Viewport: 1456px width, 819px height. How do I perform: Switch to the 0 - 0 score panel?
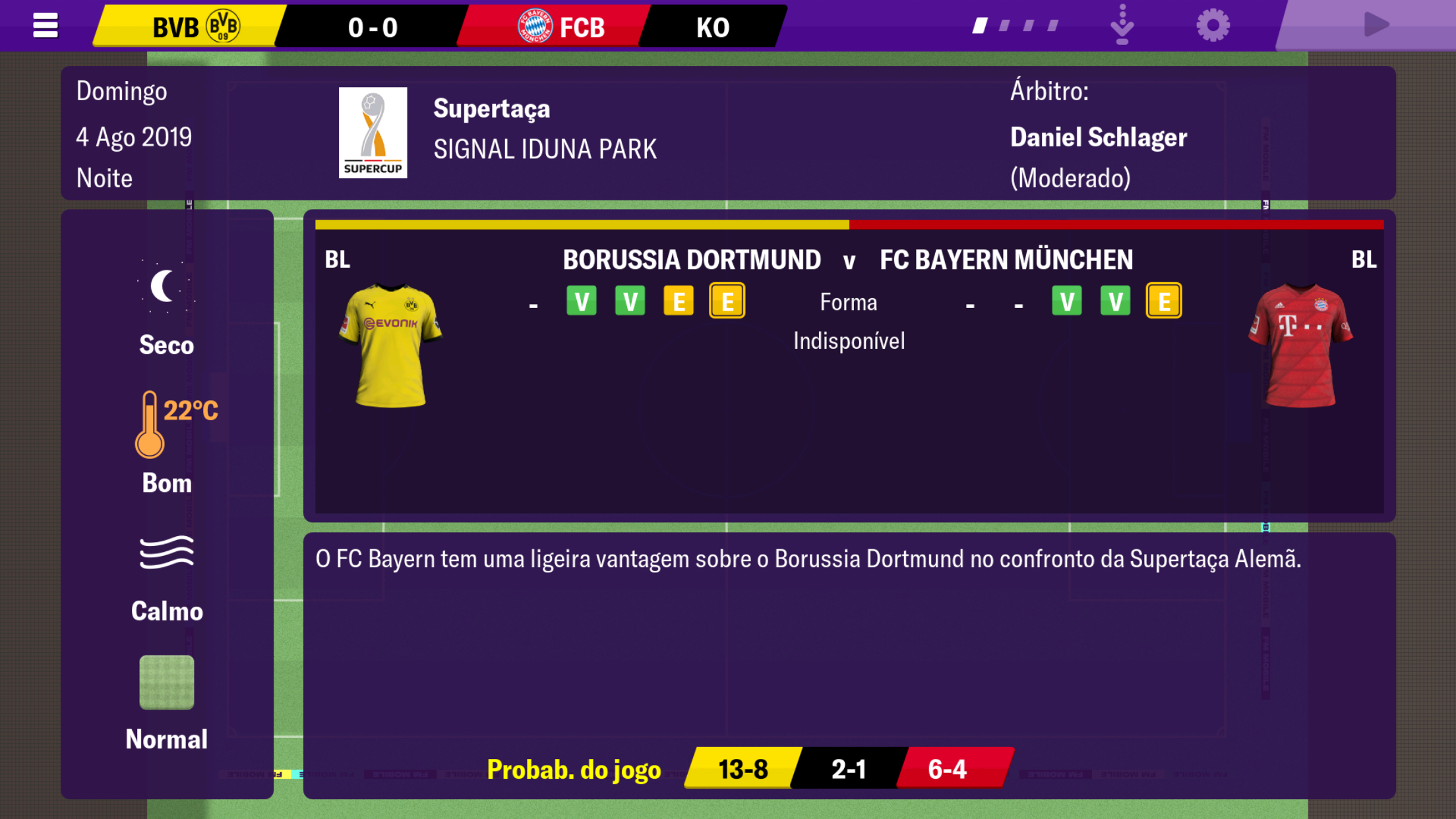[373, 26]
